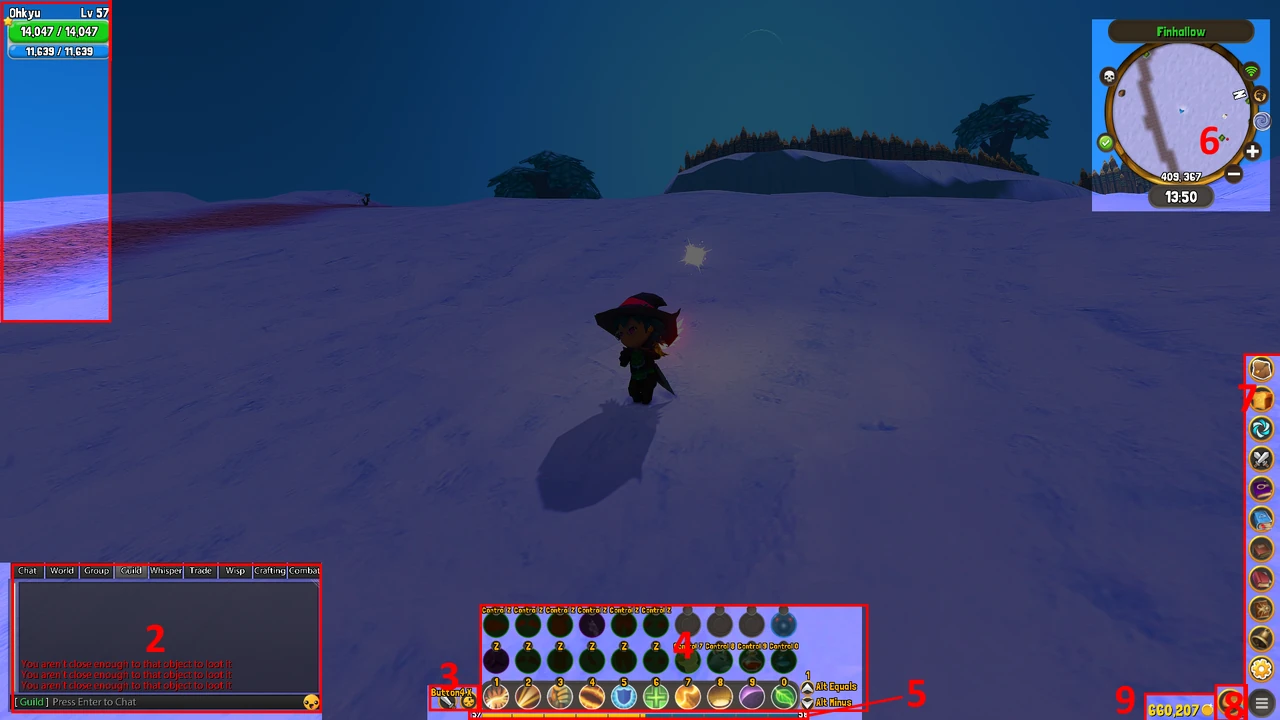Toggle the green checkmark icon on the minimap

click(x=1106, y=142)
